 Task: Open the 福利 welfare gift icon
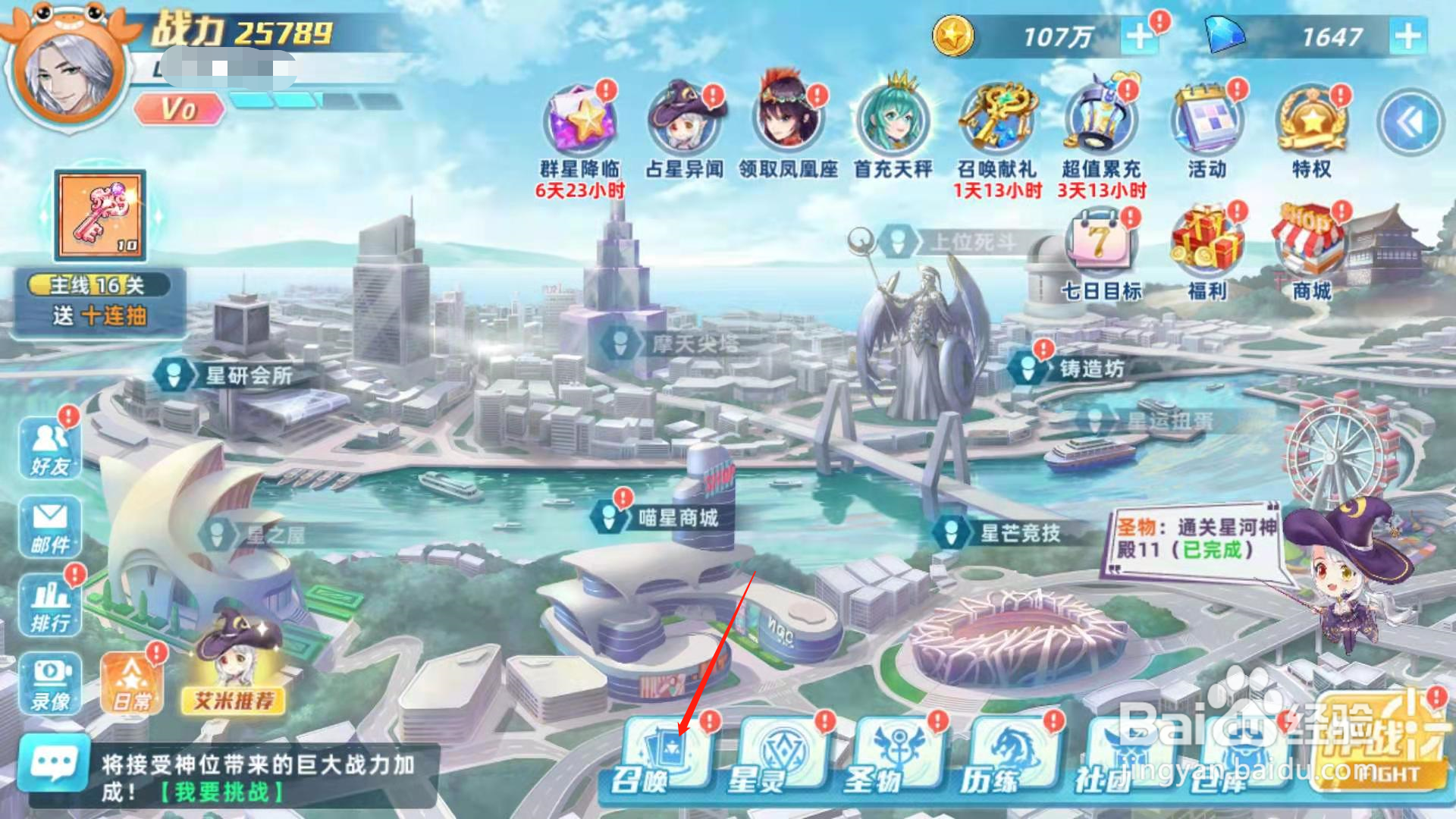[x=1207, y=243]
